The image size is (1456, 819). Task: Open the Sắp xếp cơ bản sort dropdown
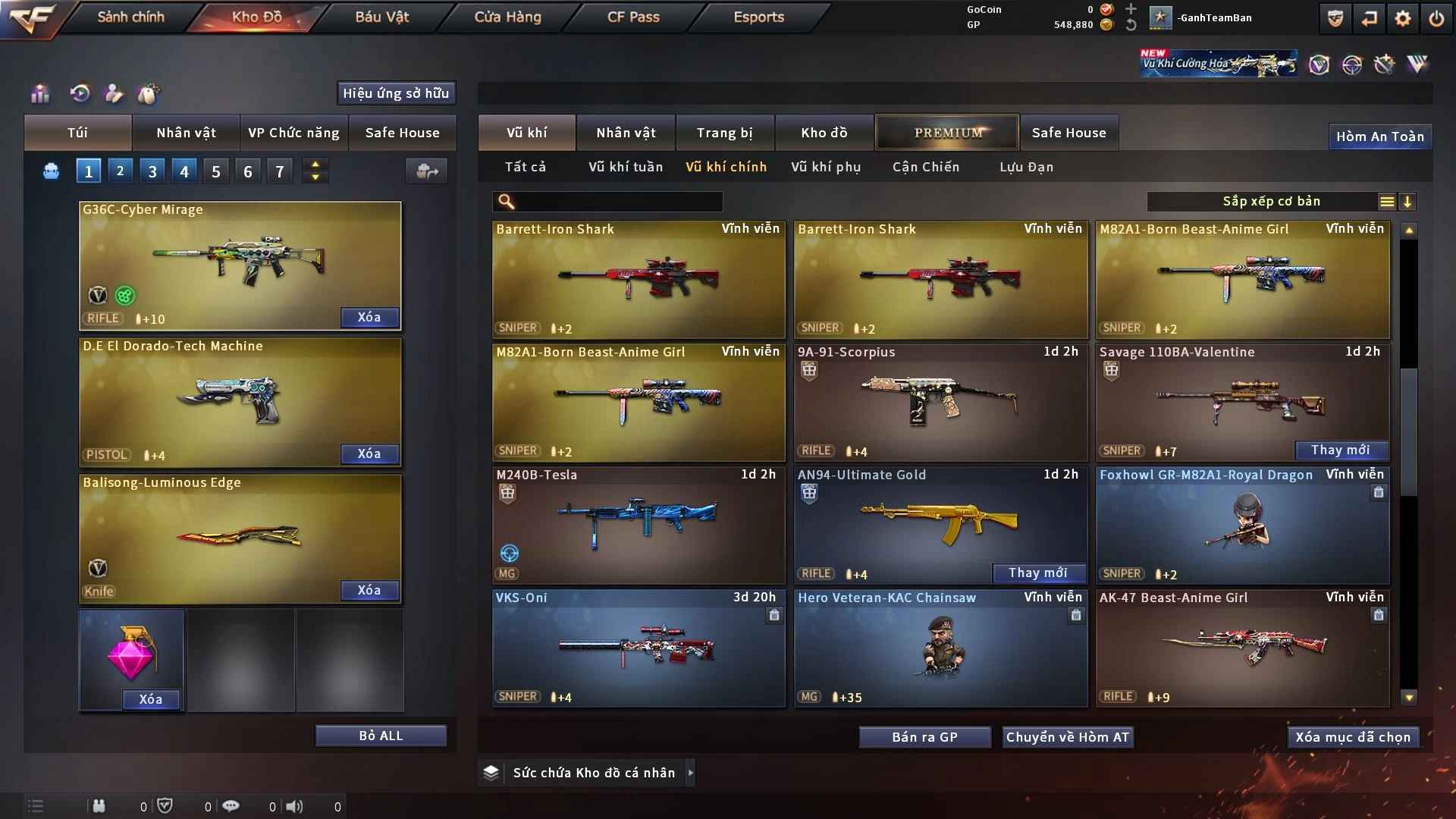pos(1271,202)
